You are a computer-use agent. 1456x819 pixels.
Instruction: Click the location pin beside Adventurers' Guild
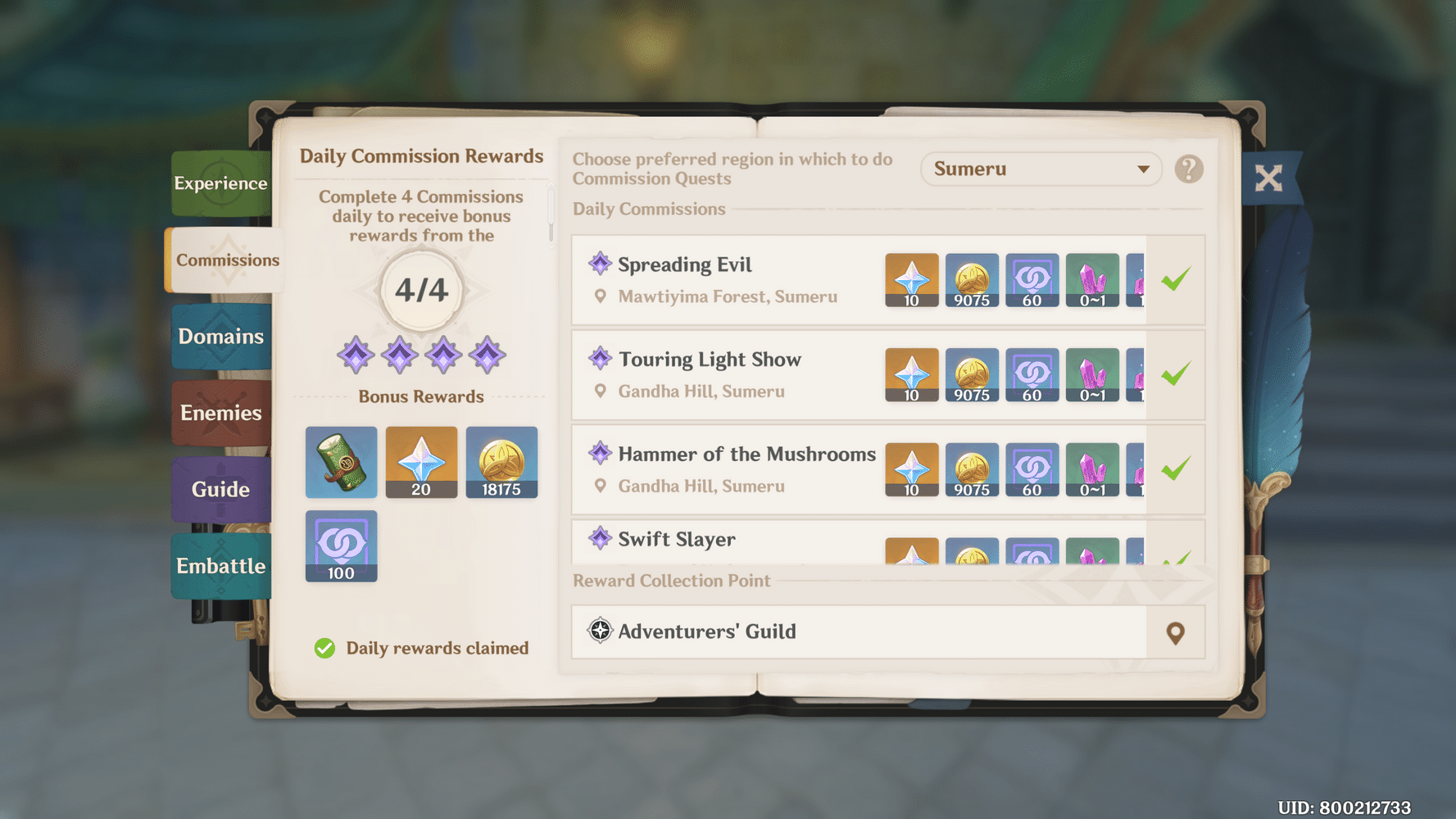1175,632
